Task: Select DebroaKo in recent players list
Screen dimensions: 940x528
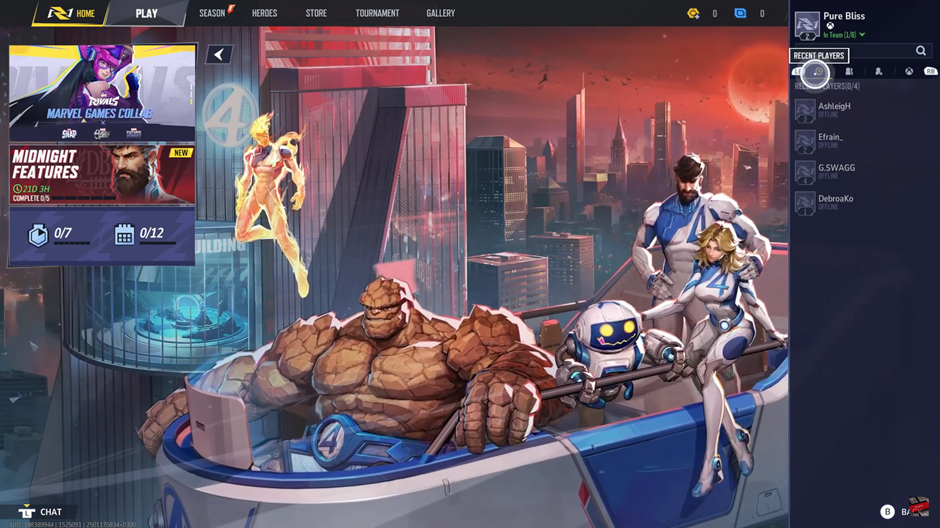Action: coord(835,202)
